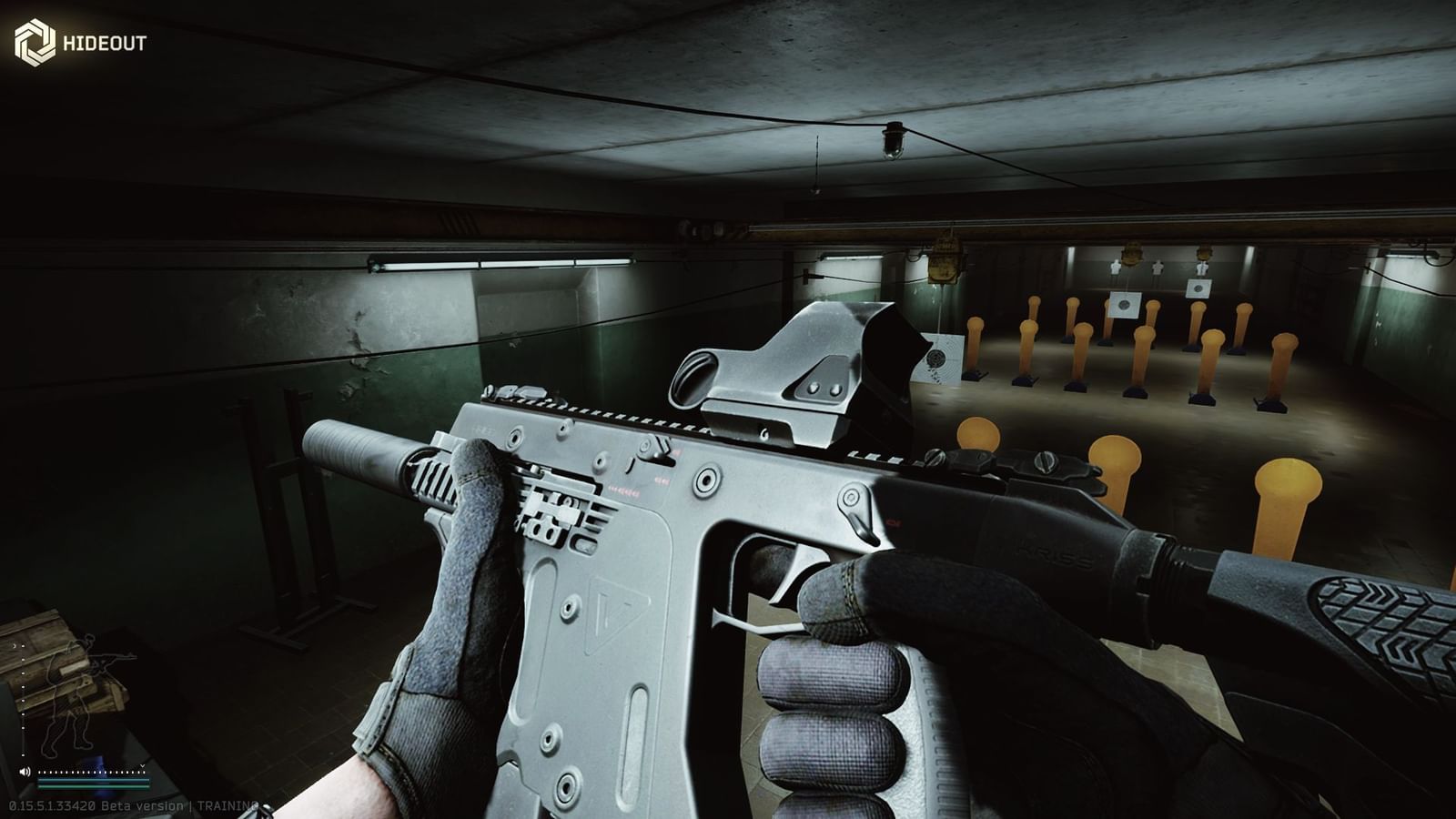Expand the chevron above the stamina bar
The image size is (1456, 819).
(x=142, y=765)
